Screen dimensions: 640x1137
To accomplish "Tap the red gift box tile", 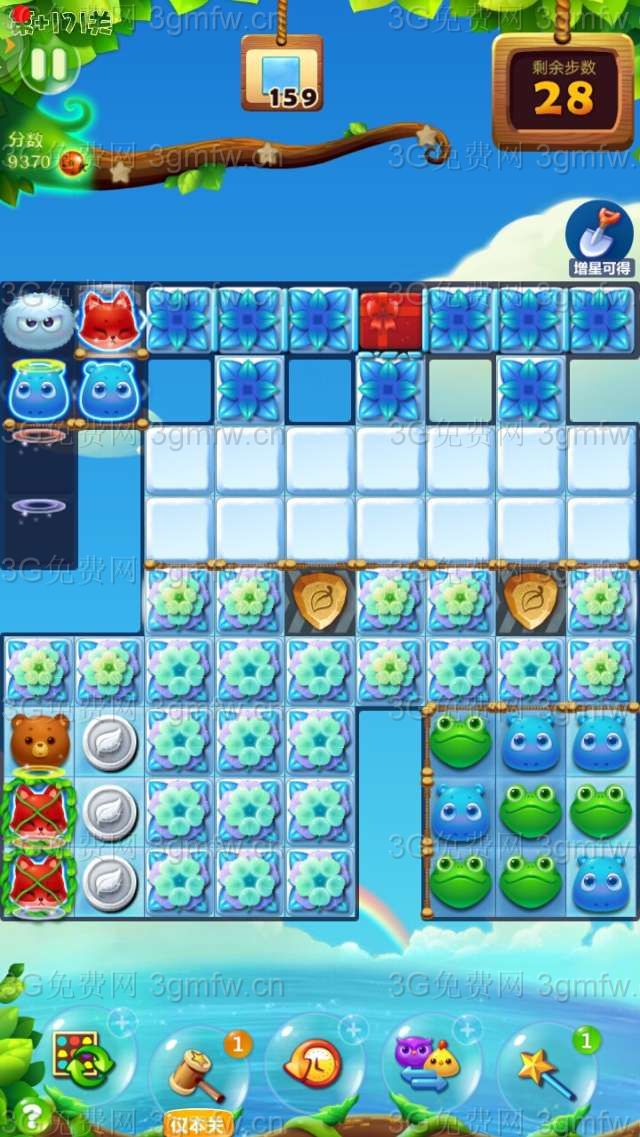I will pyautogui.click(x=391, y=320).
